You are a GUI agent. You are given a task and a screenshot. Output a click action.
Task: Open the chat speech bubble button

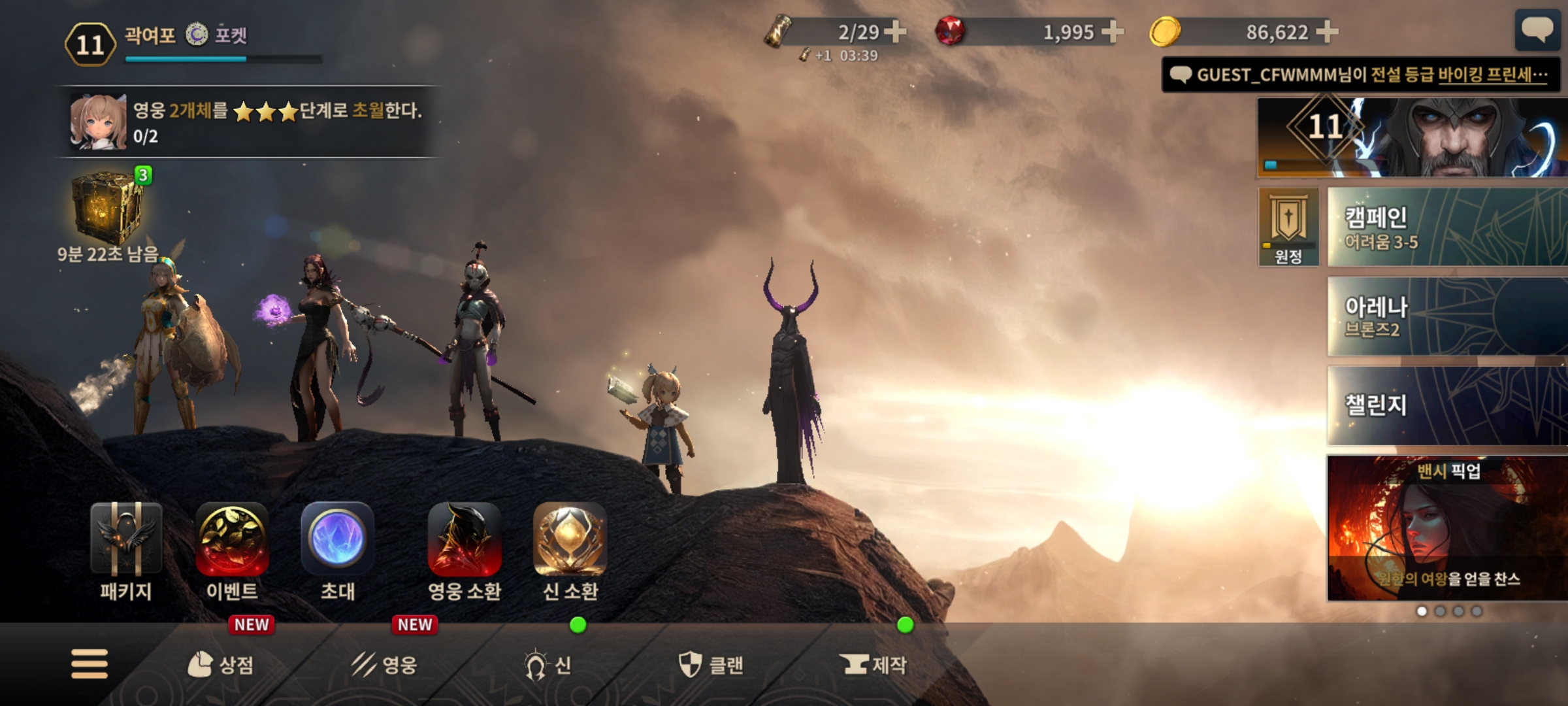pos(1537,29)
